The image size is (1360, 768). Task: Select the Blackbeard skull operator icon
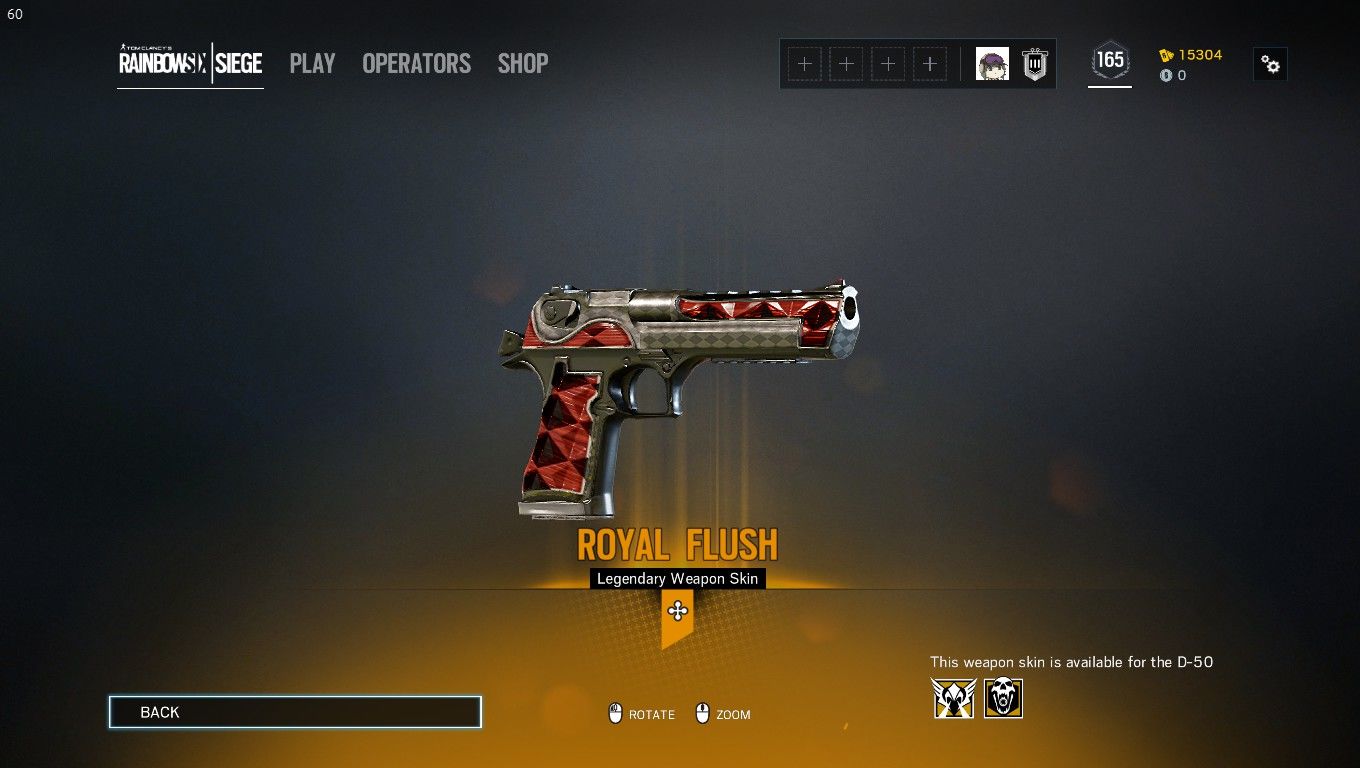(x=1003, y=698)
